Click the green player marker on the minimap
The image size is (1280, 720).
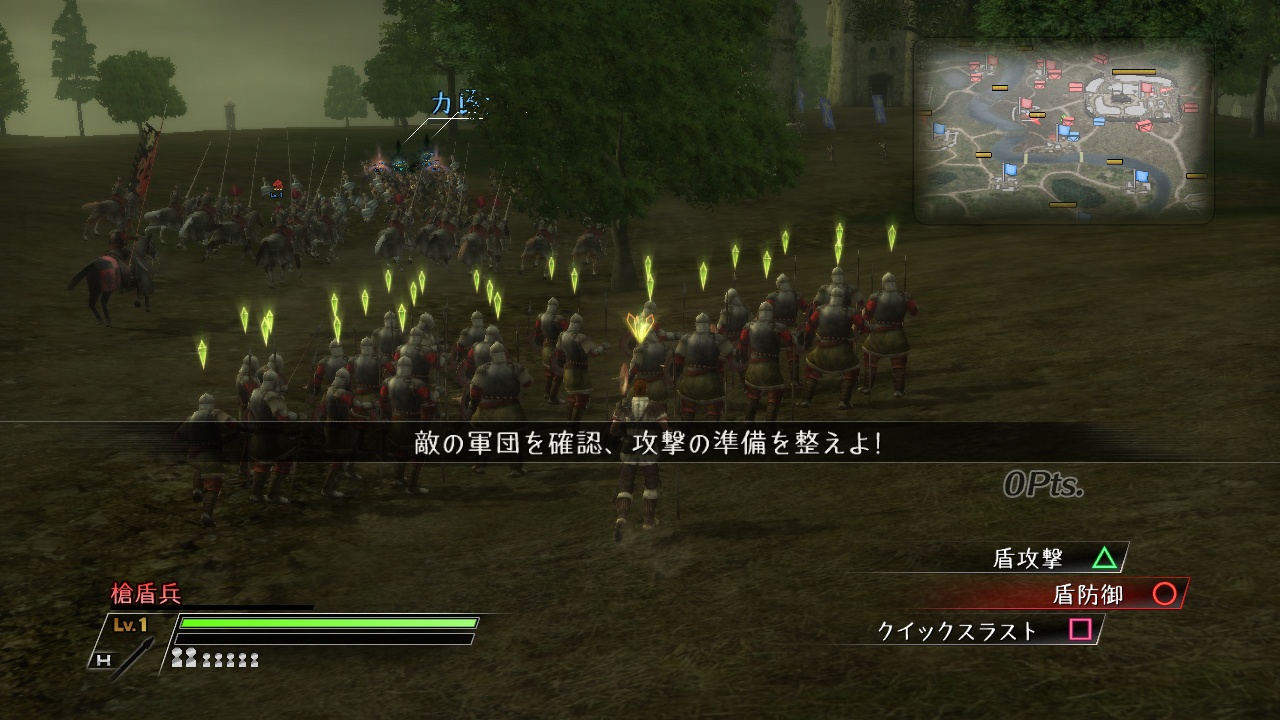(x=1061, y=118)
